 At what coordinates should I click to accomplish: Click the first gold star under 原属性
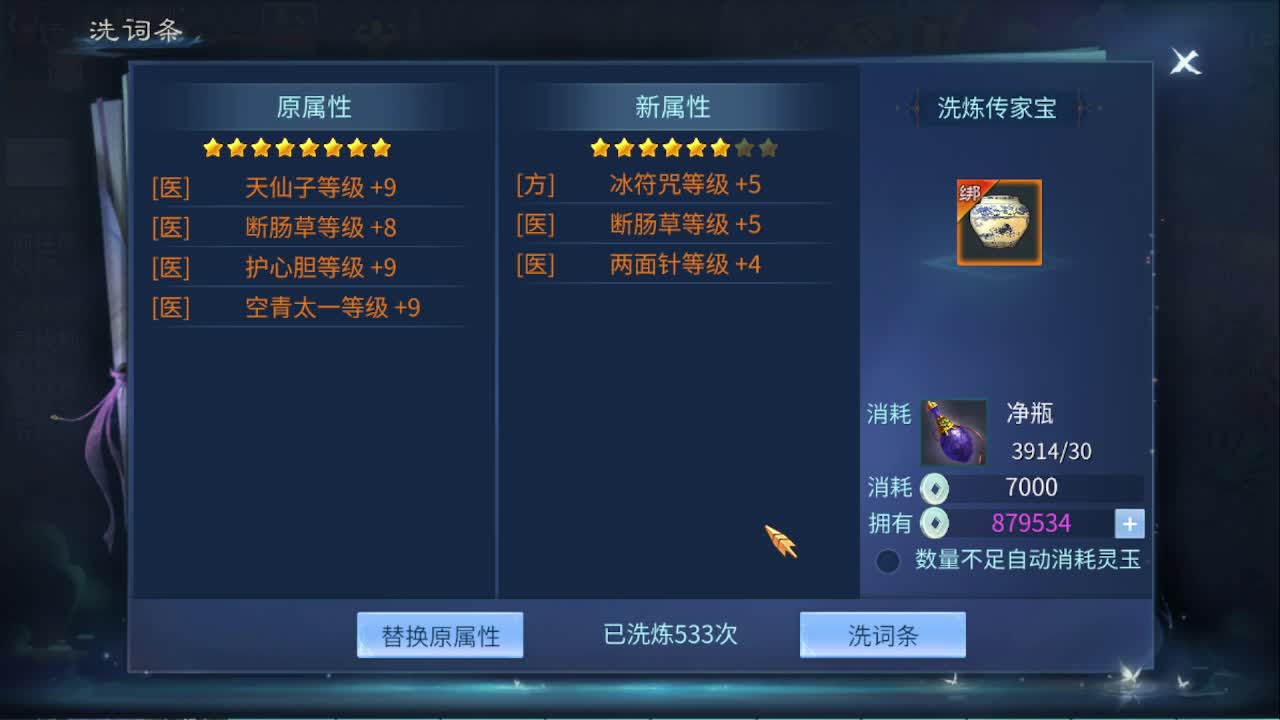210,147
